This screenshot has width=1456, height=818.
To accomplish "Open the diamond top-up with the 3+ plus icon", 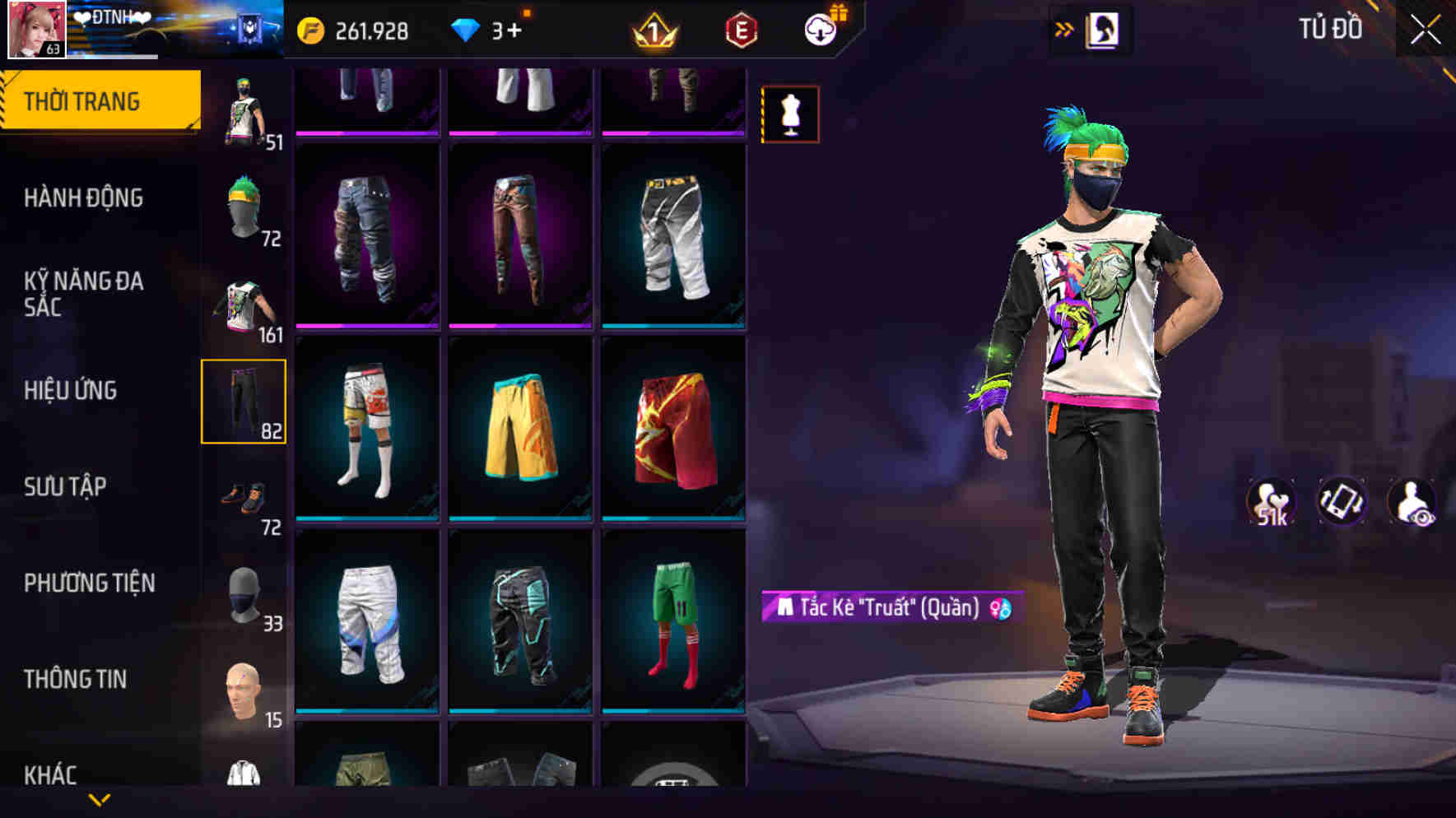I will point(514,30).
